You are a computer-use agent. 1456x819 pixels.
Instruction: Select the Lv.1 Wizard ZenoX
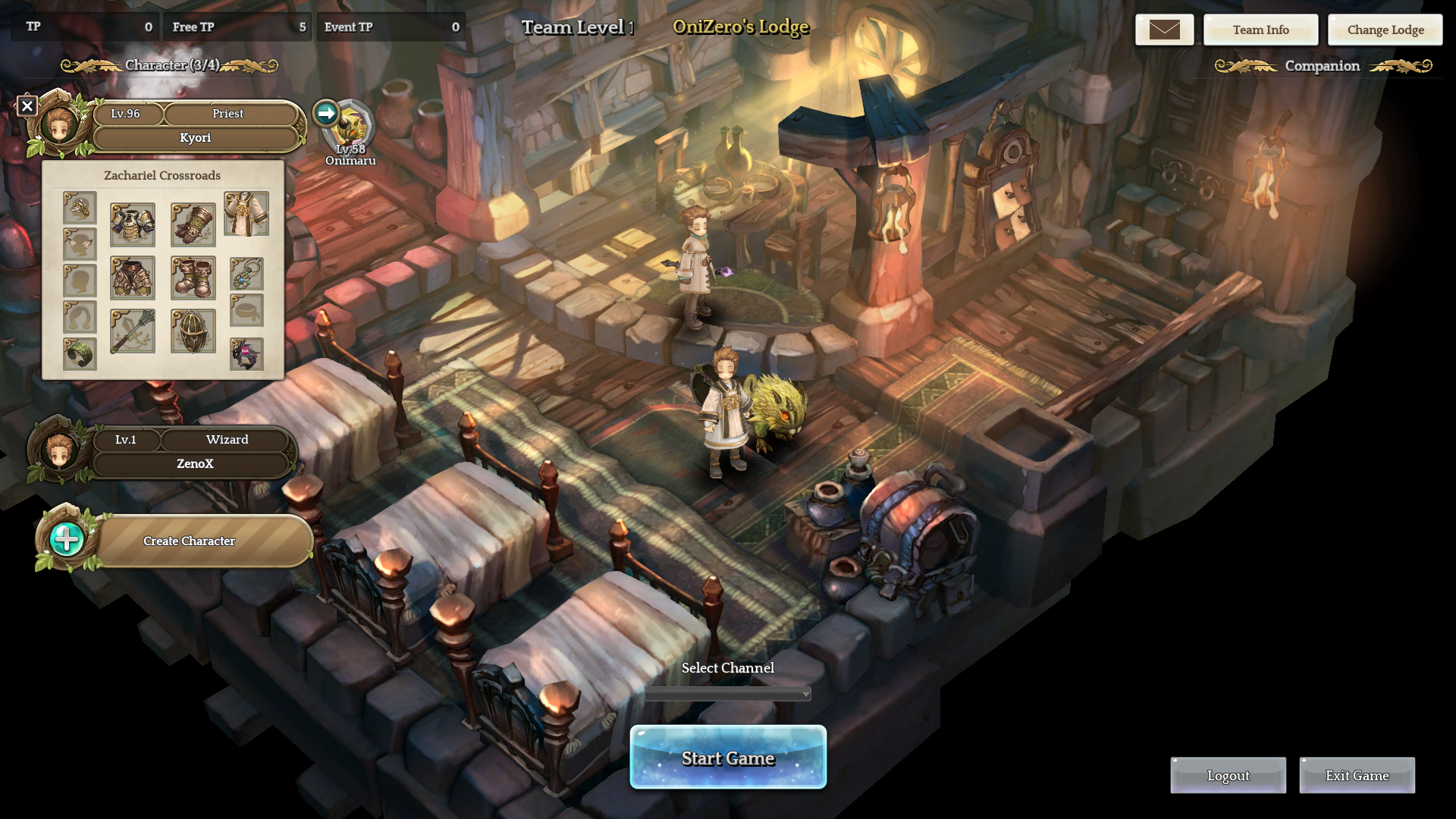pos(194,452)
